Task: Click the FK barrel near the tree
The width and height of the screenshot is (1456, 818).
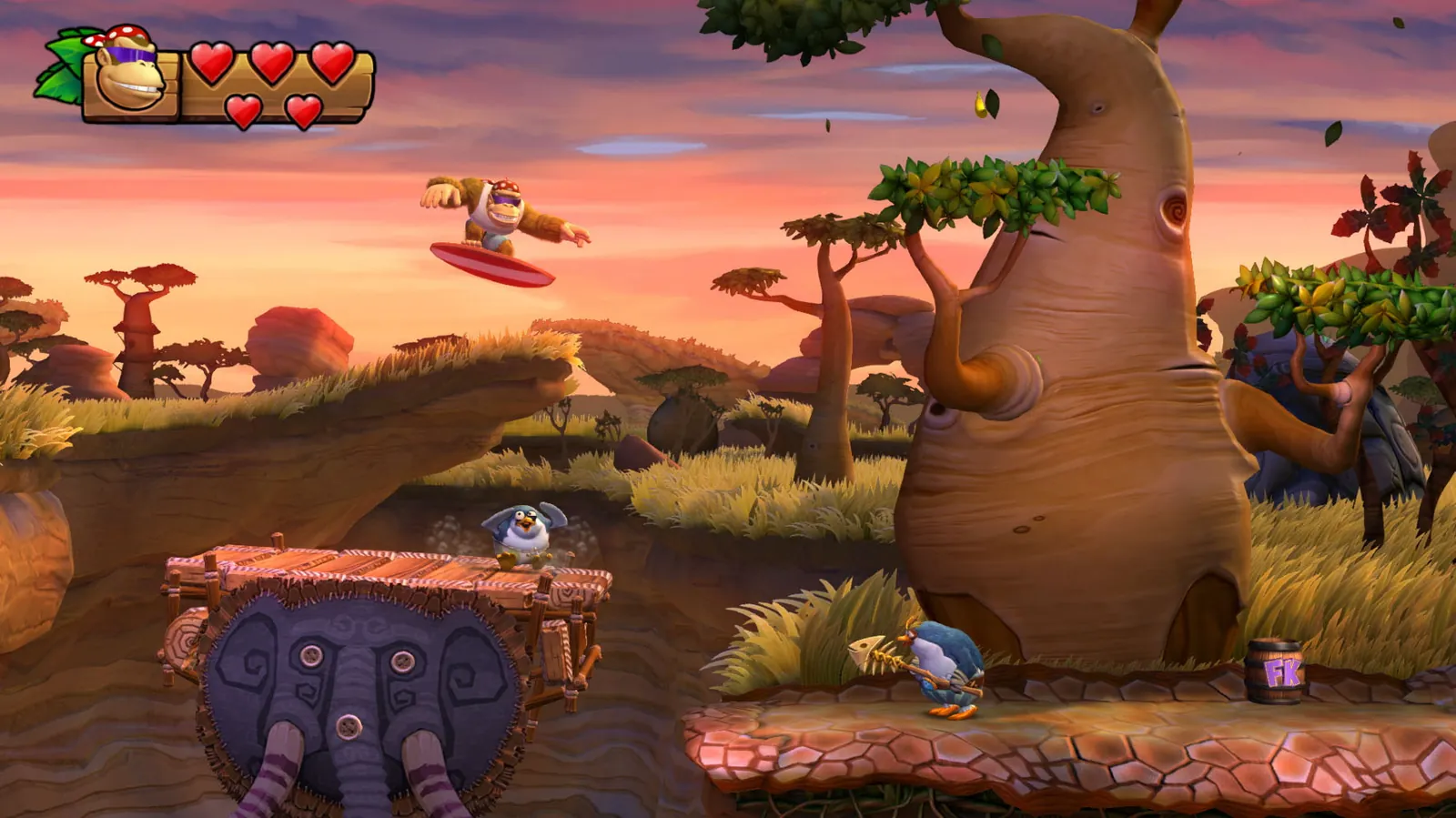Action: 1274,673
